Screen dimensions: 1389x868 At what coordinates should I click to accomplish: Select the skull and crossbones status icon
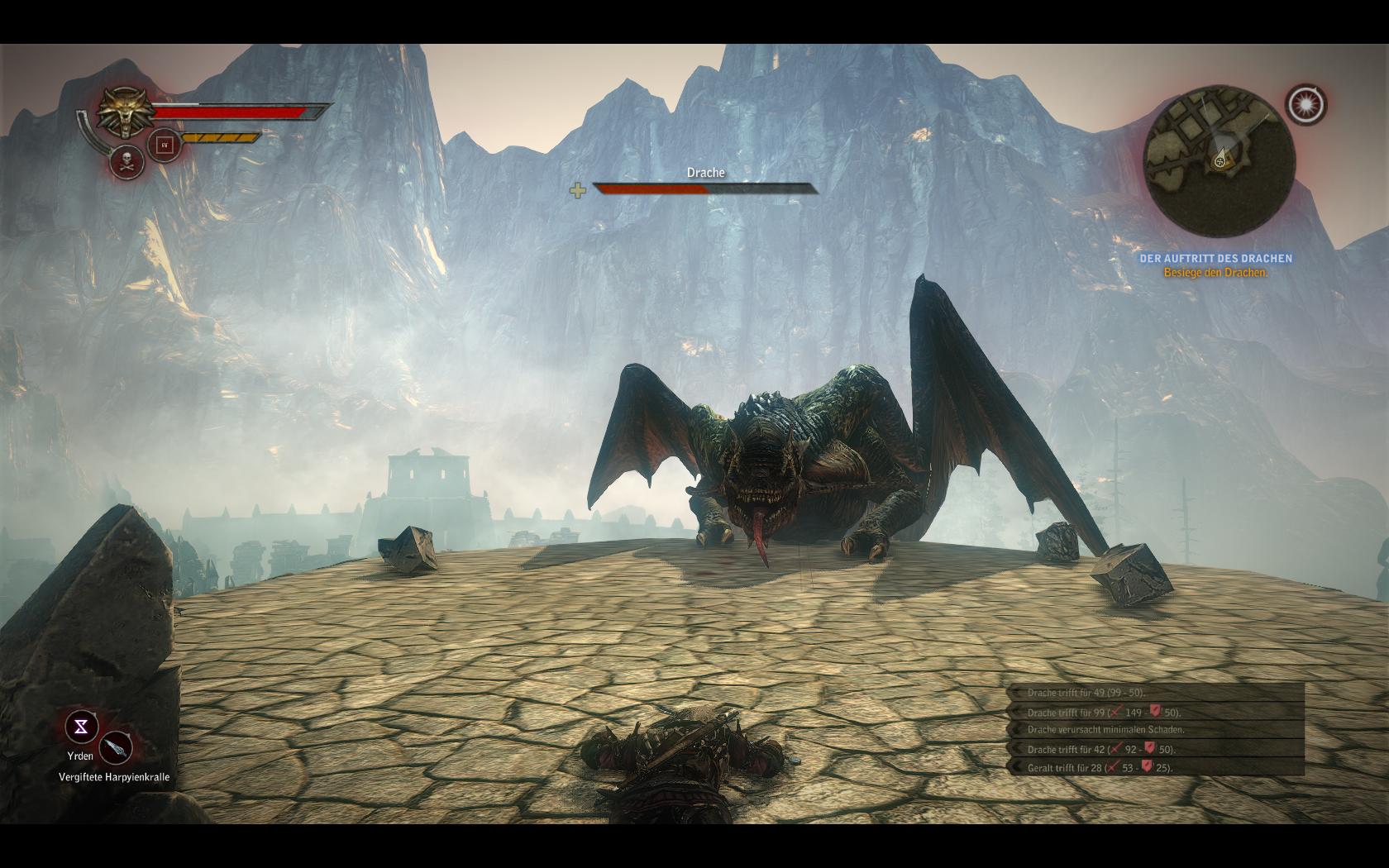[x=127, y=161]
